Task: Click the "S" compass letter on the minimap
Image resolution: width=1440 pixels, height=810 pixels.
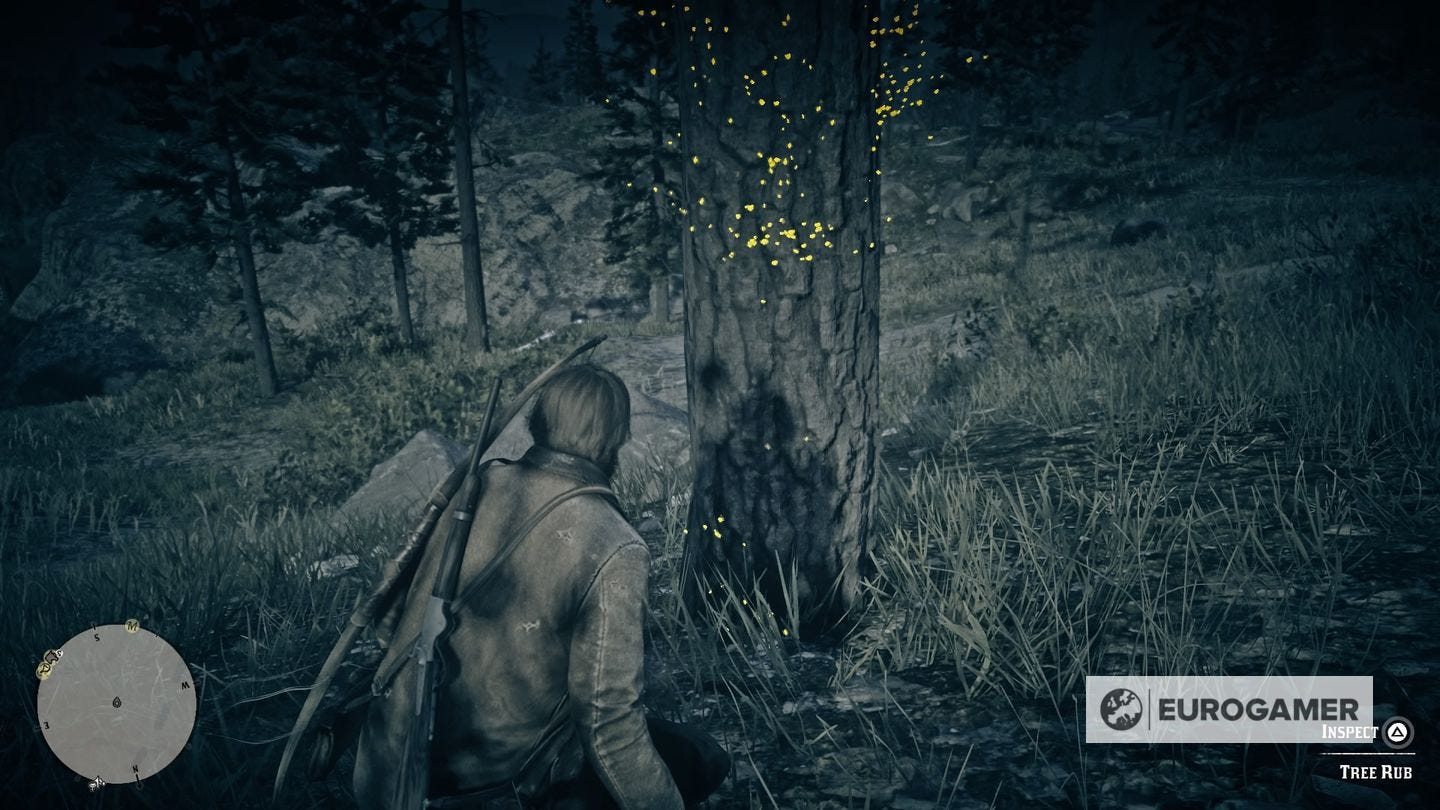Action: [96, 637]
